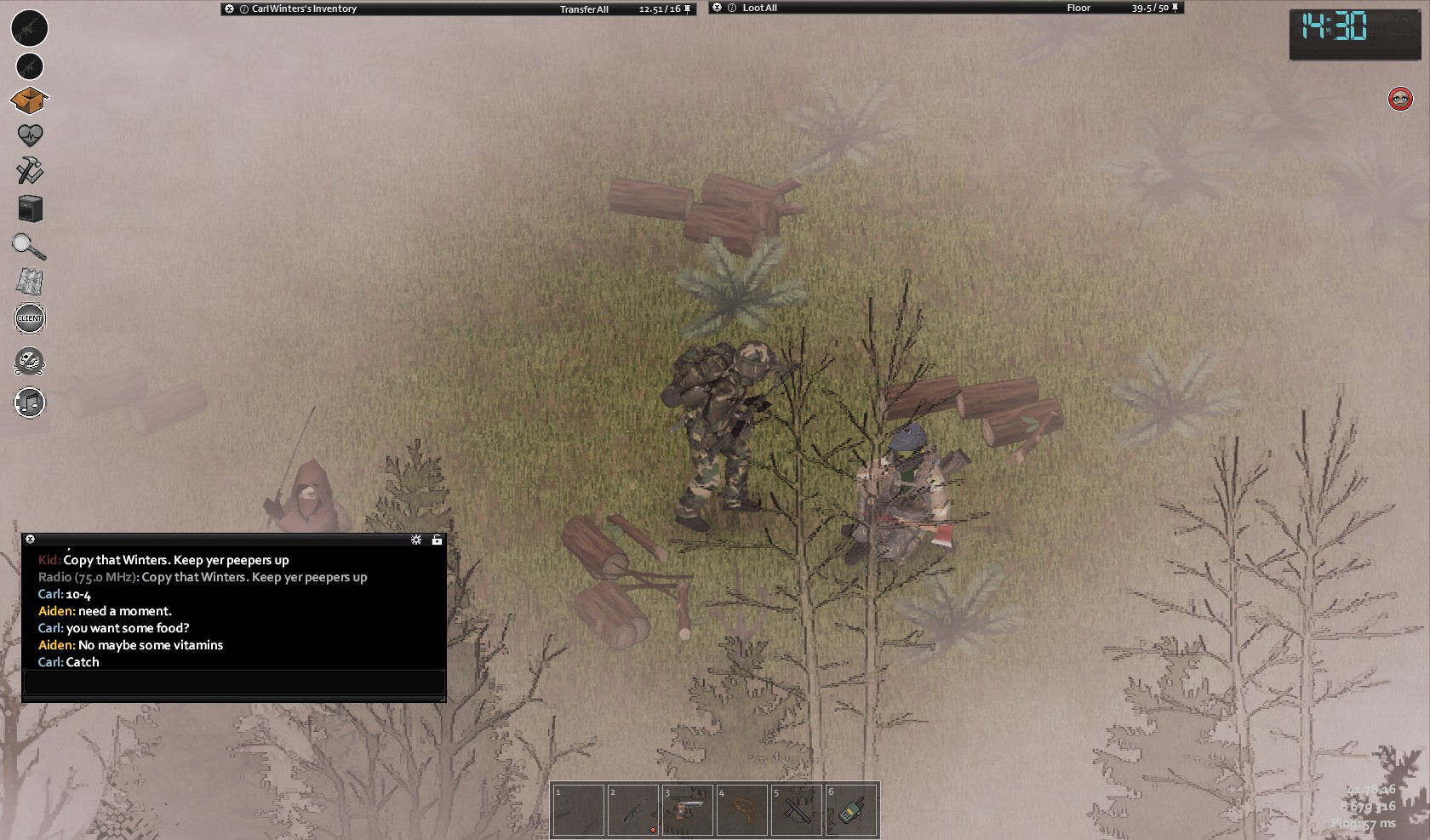Click the music note icon
This screenshot has height=840, width=1430.
(x=30, y=403)
